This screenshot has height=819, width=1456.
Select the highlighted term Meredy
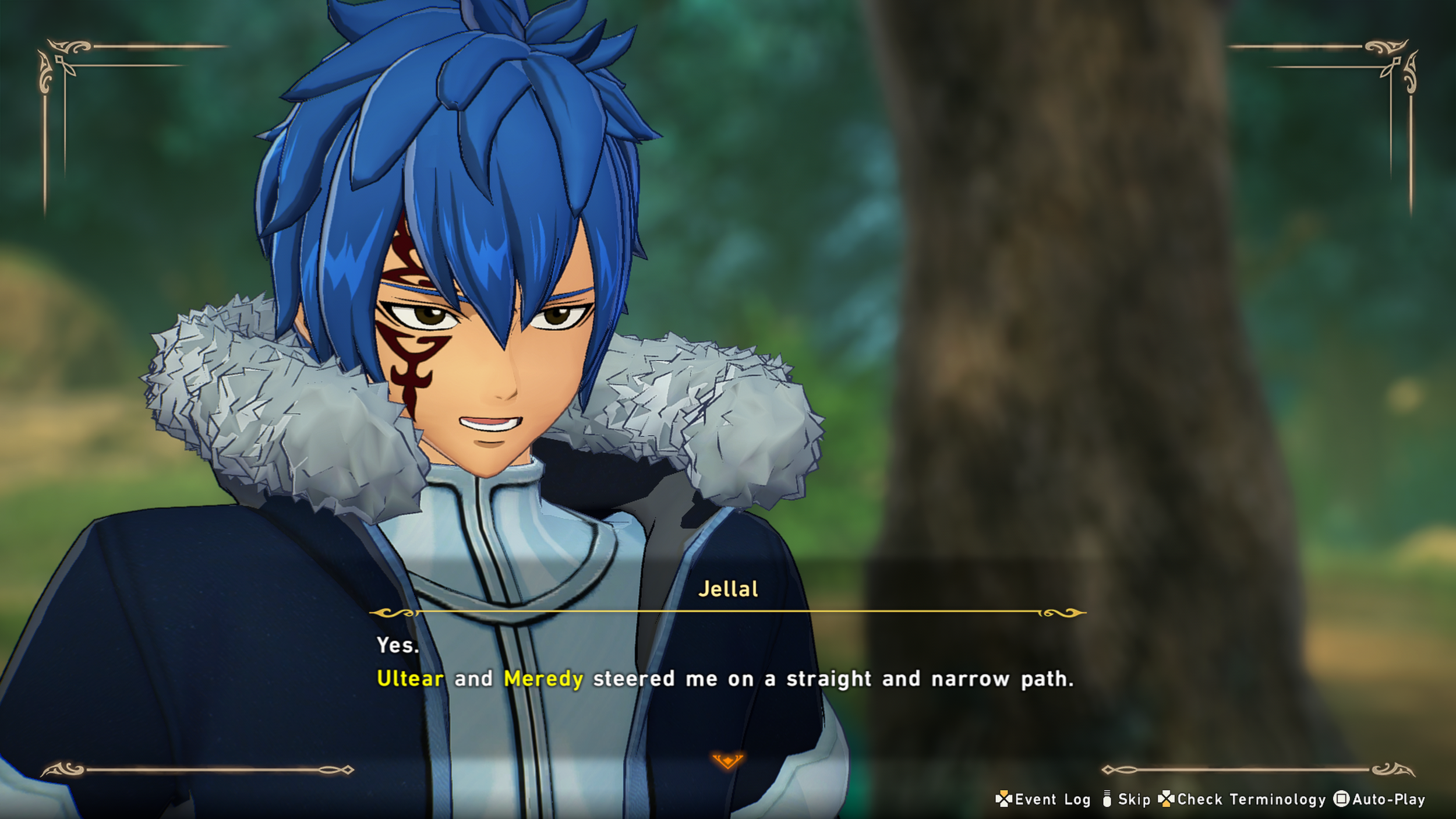point(543,679)
